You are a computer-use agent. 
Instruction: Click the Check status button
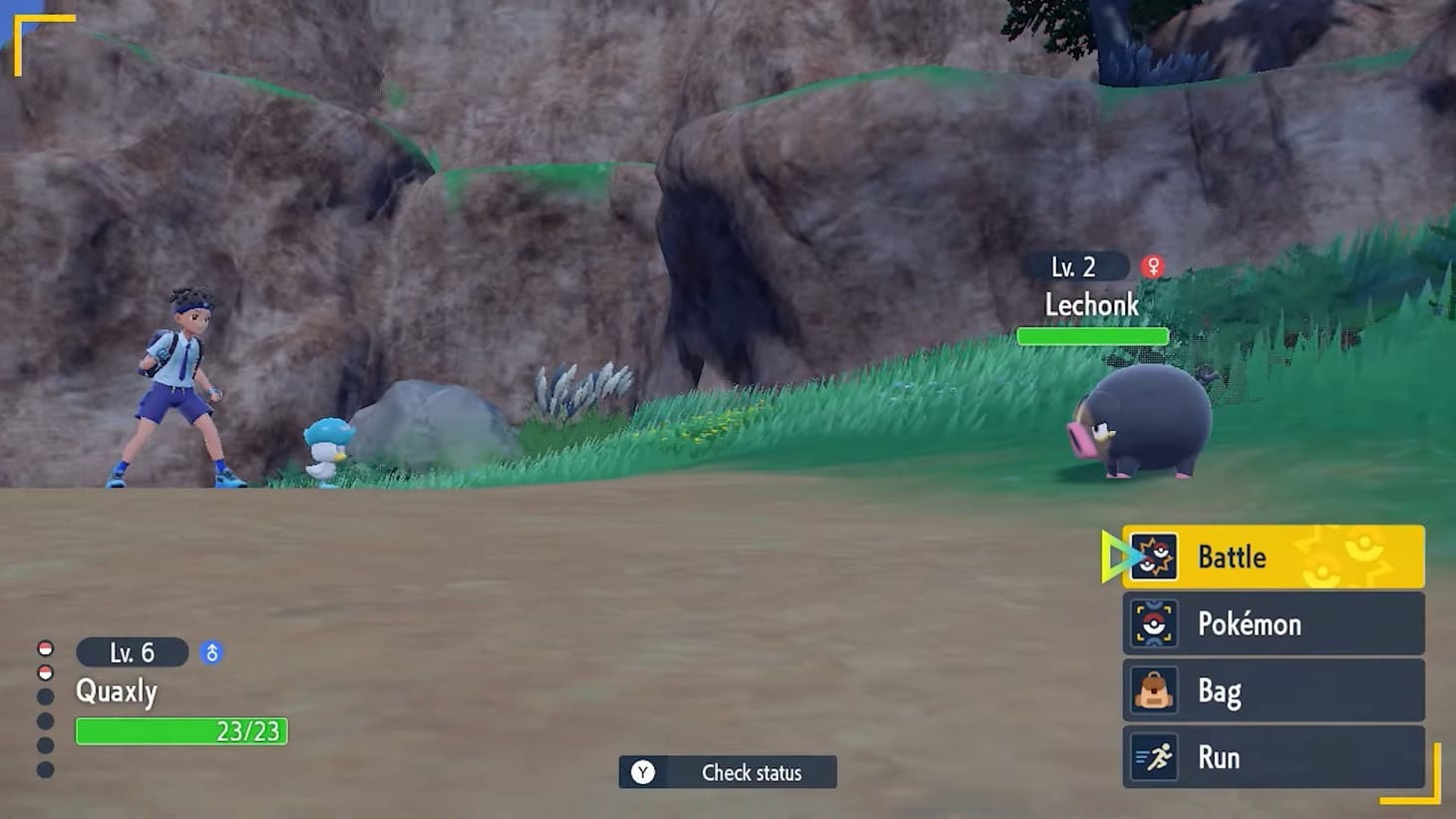coord(738,772)
